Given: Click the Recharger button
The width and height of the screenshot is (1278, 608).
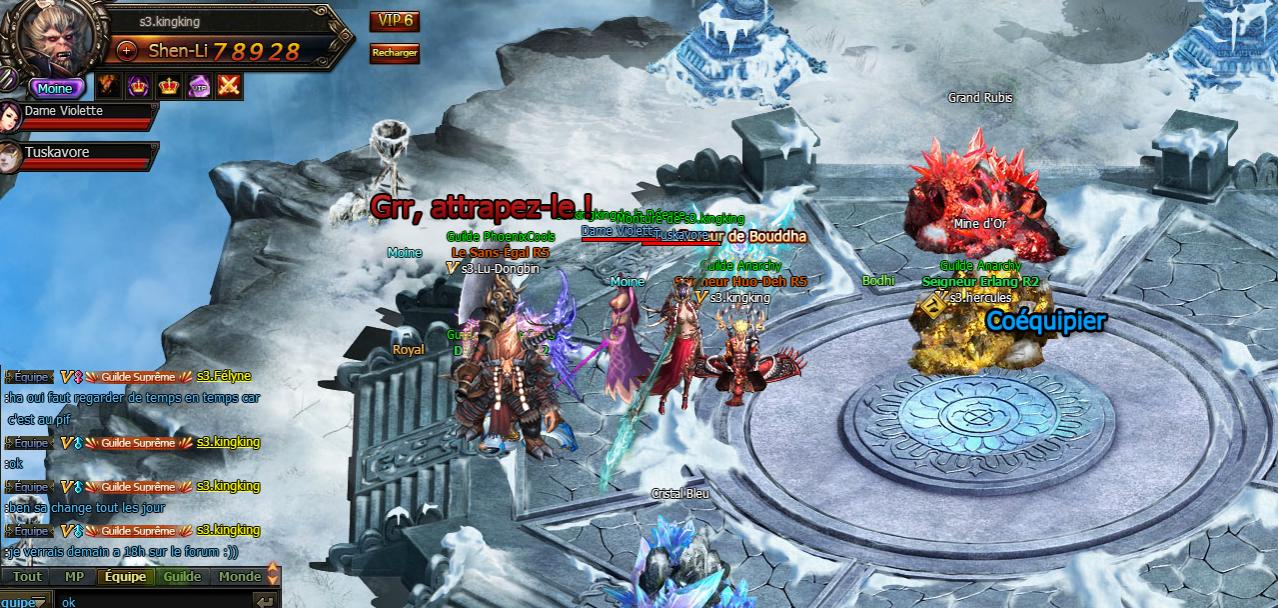Looking at the screenshot, I should click(394, 53).
